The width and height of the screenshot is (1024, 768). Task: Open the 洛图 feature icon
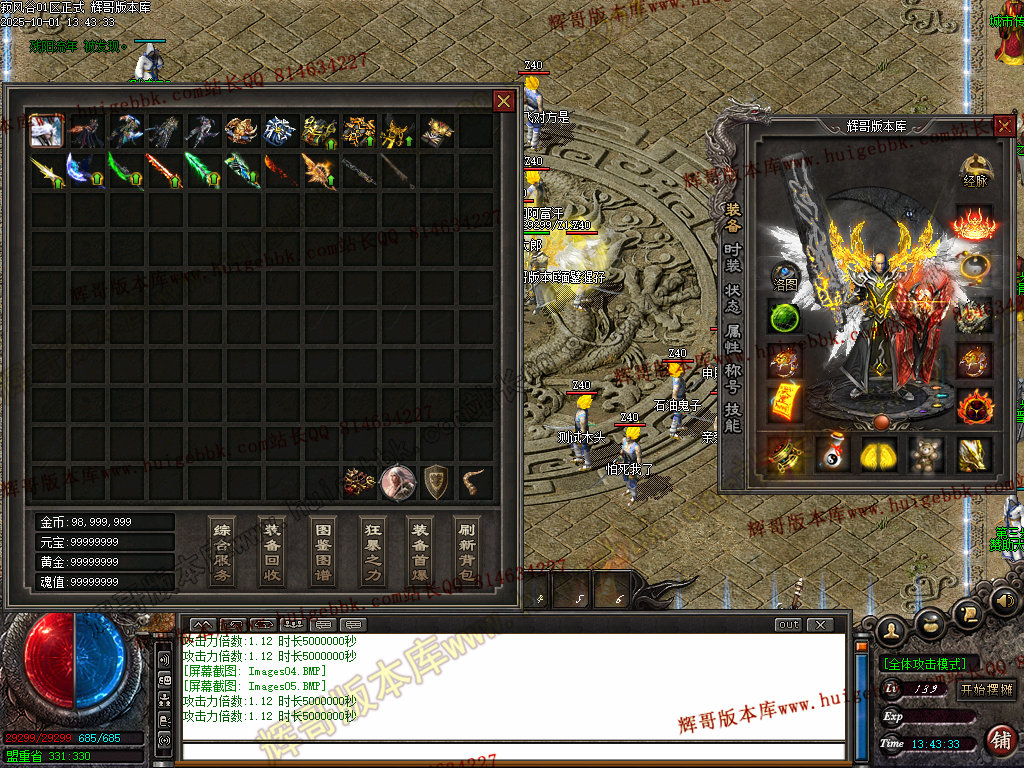785,275
